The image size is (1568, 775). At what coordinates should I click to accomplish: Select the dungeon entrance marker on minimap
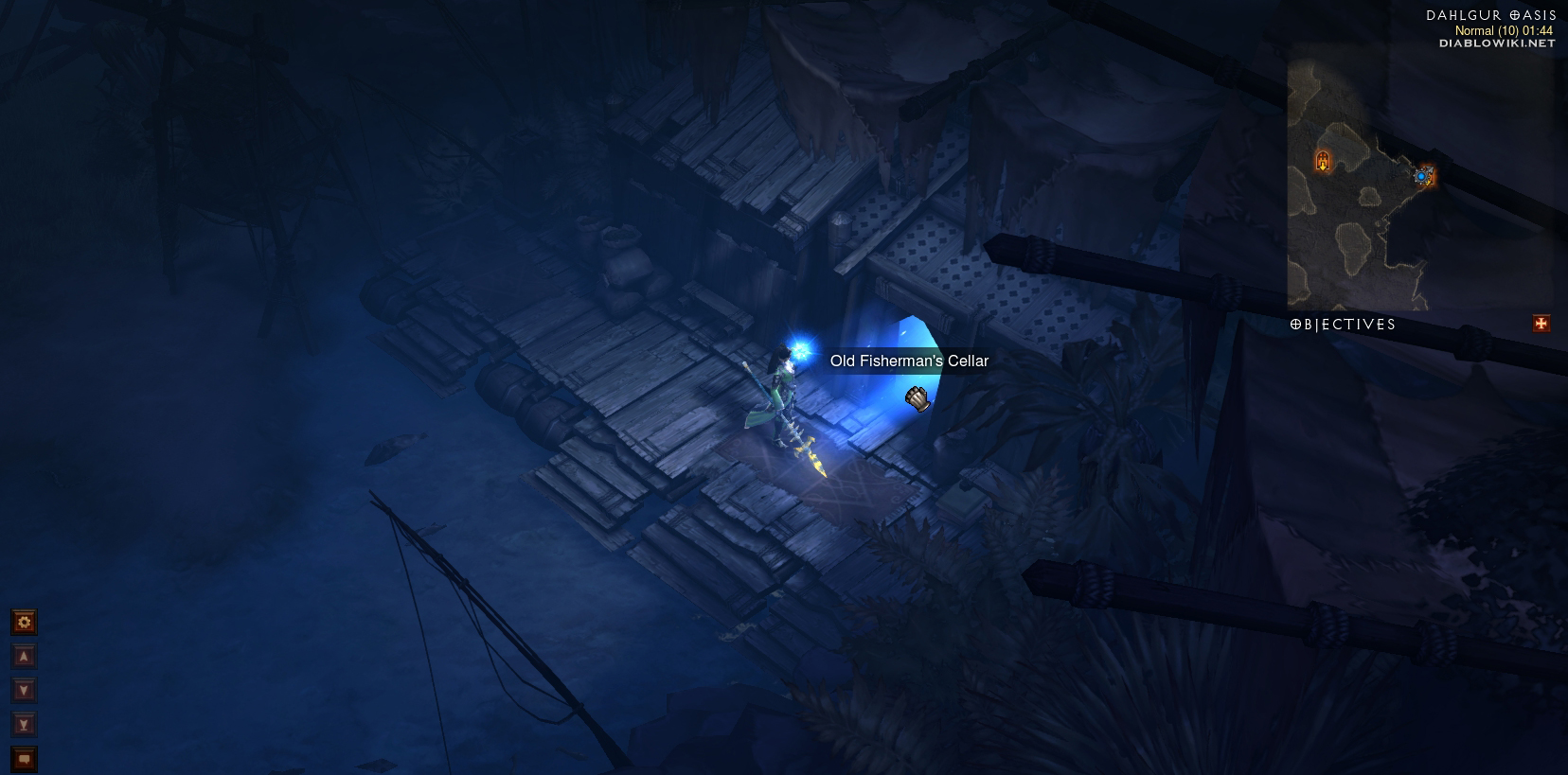coord(1323,161)
